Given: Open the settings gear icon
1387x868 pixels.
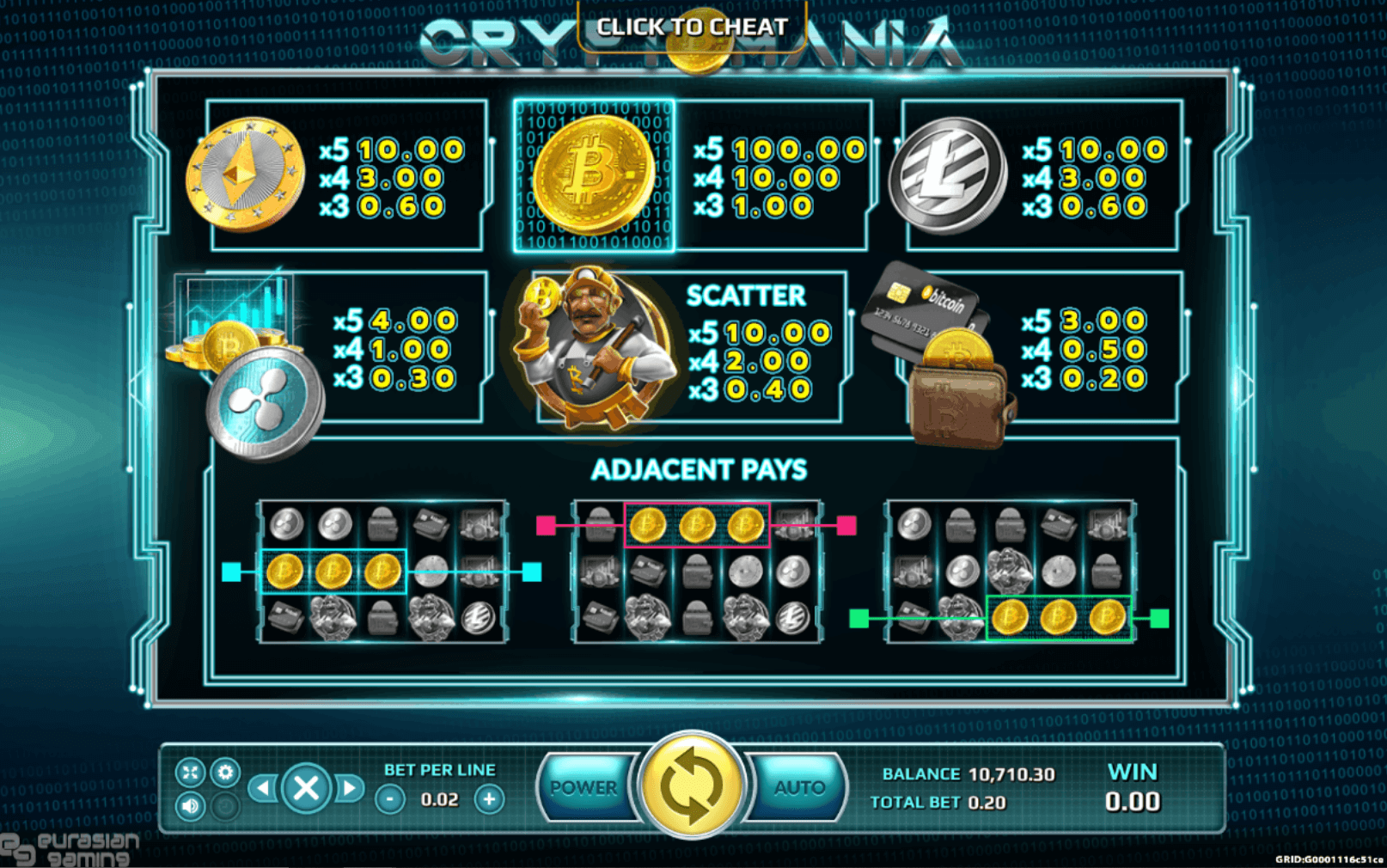Looking at the screenshot, I should [226, 773].
